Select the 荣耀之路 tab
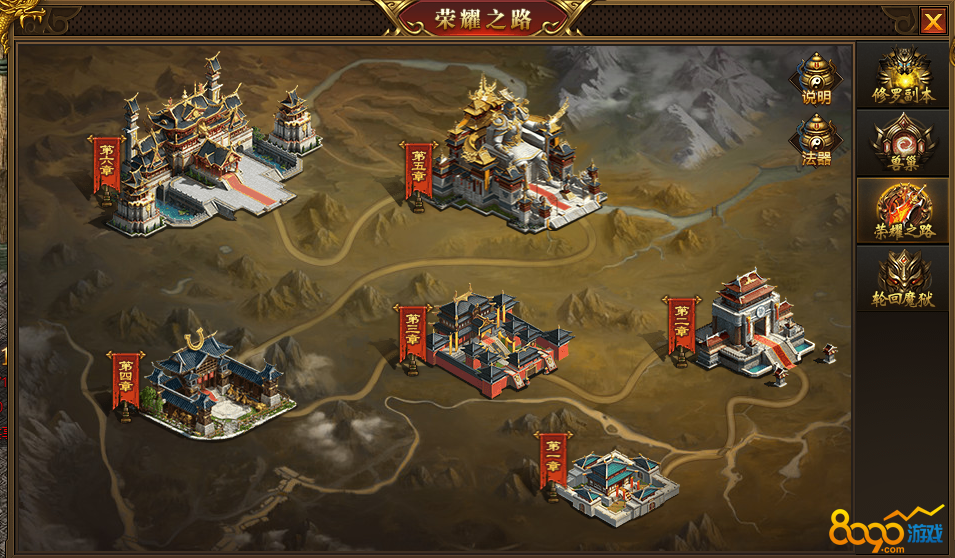The height and width of the screenshot is (558, 955). click(903, 211)
